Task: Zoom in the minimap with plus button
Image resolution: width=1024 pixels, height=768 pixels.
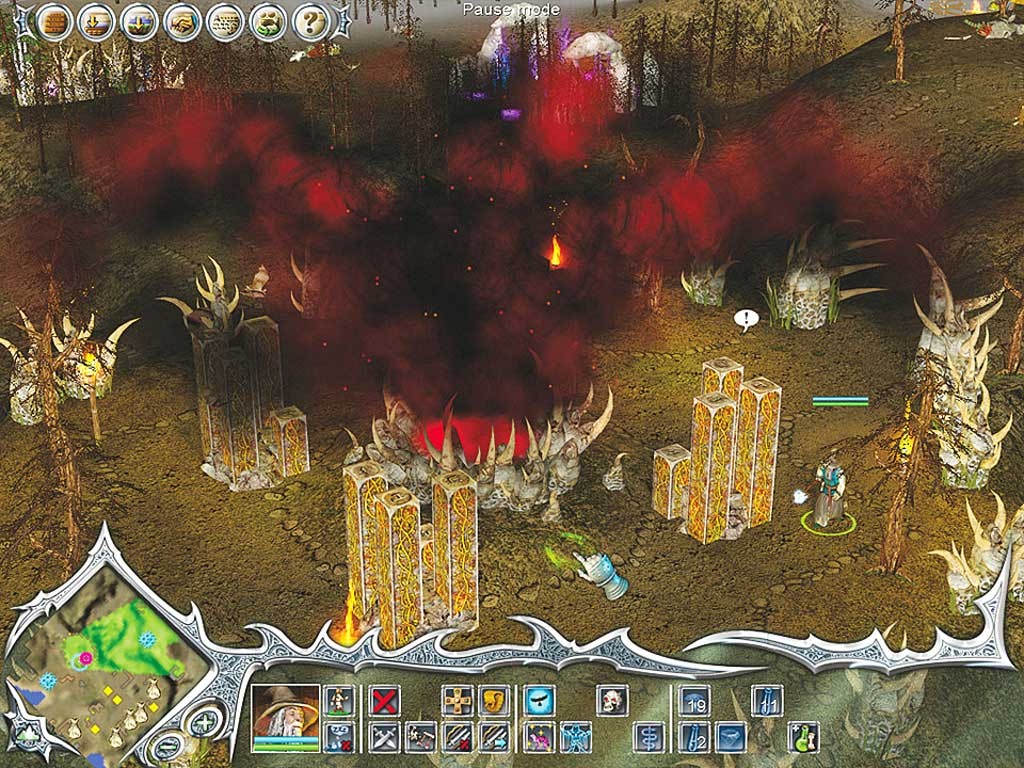Action: (x=204, y=723)
